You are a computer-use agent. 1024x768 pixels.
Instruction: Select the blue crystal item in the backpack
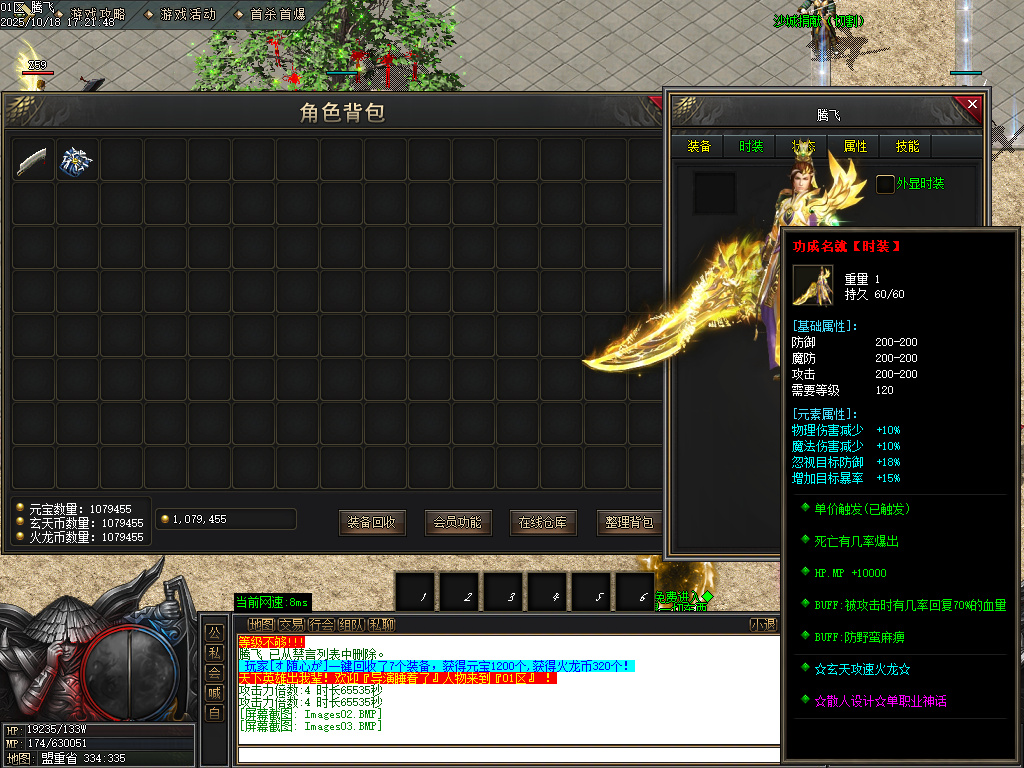click(x=77, y=160)
